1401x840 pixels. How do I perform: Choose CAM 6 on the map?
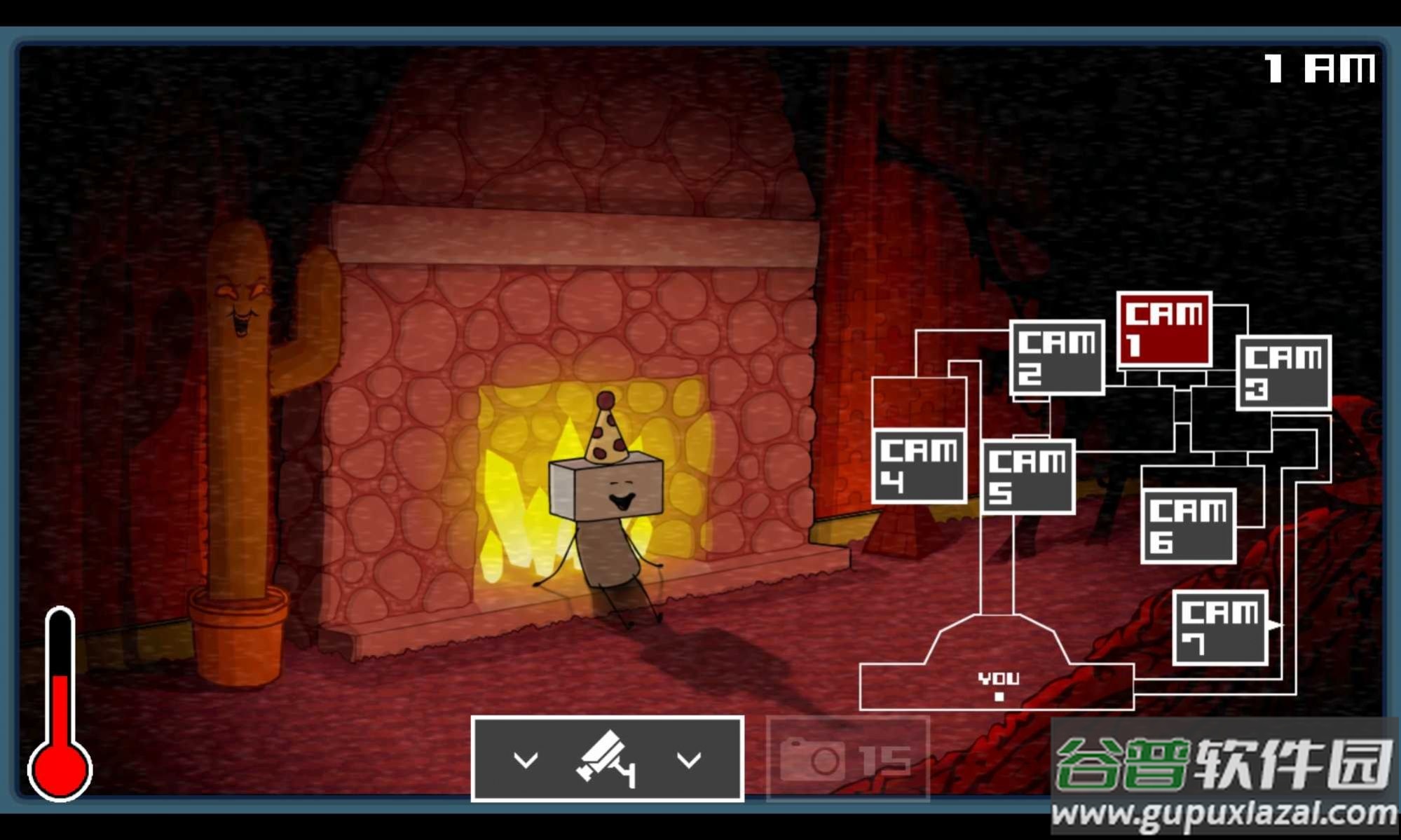[x=1189, y=525]
